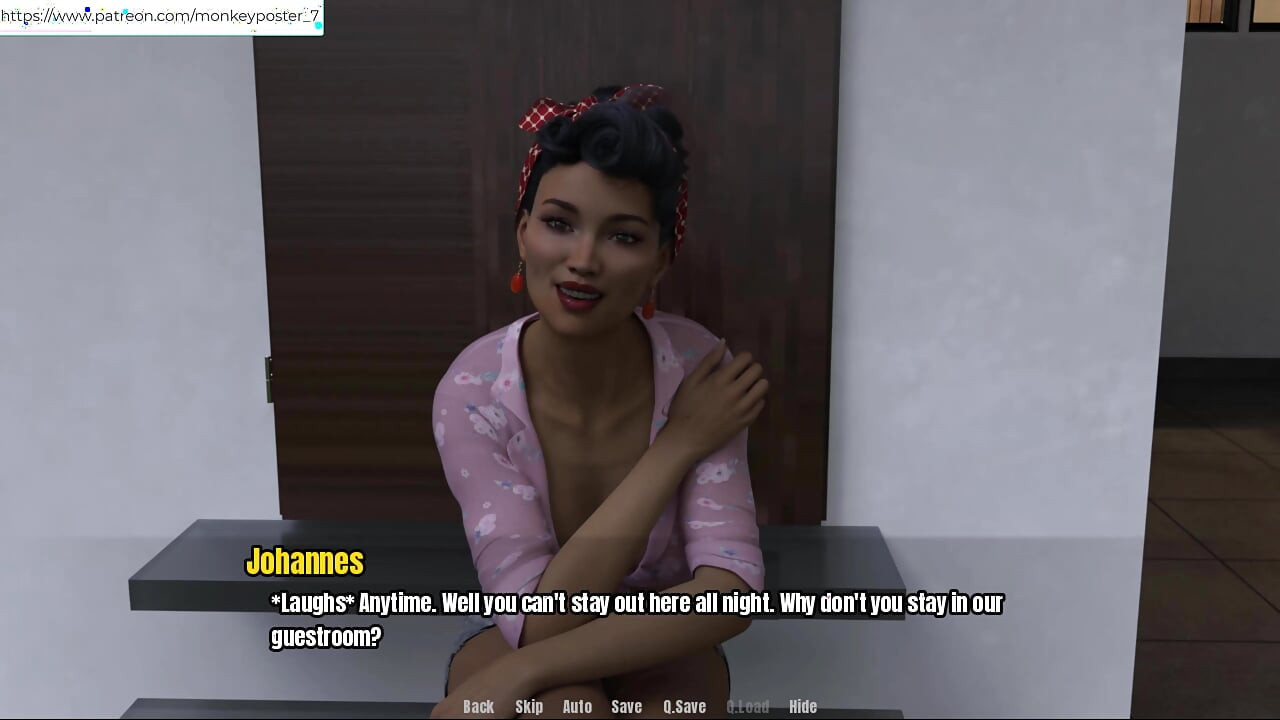The image size is (1280, 720).
Task: Click the Save entry in the bottom bar
Action: [626, 706]
